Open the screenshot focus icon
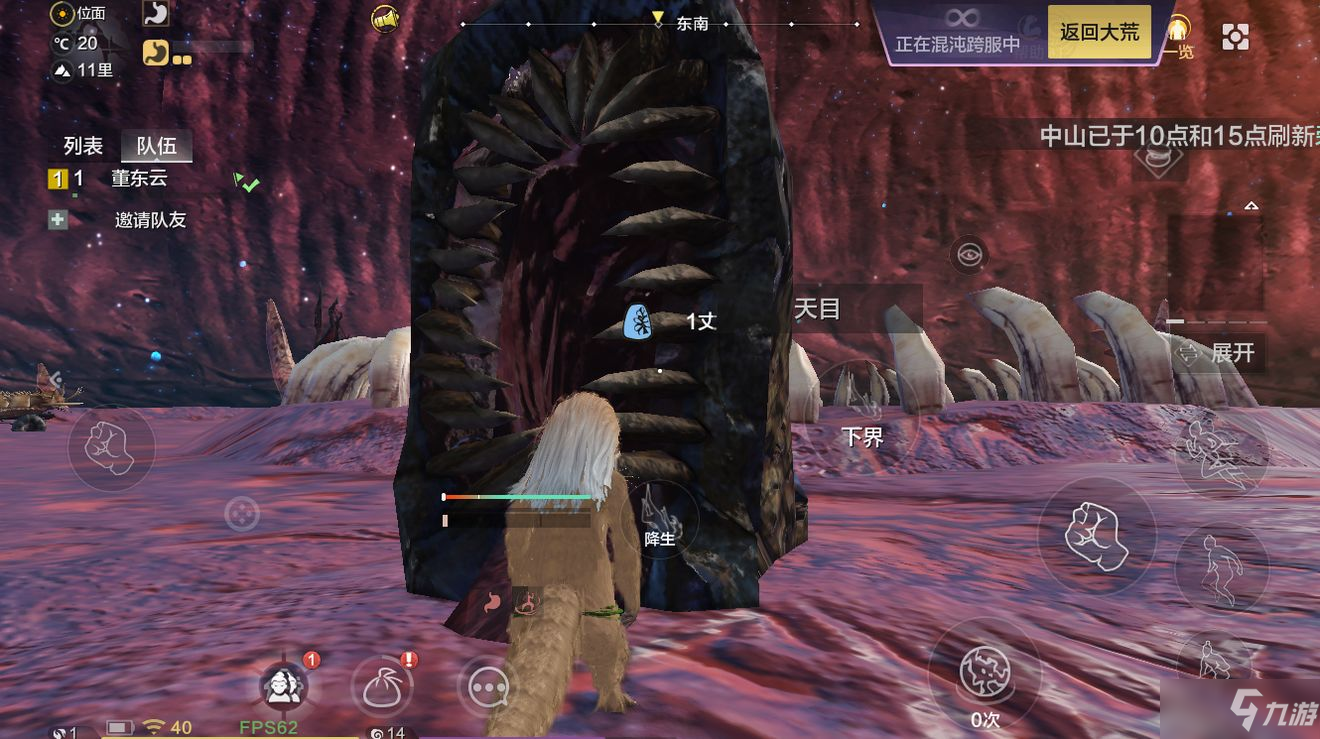 click(1236, 37)
